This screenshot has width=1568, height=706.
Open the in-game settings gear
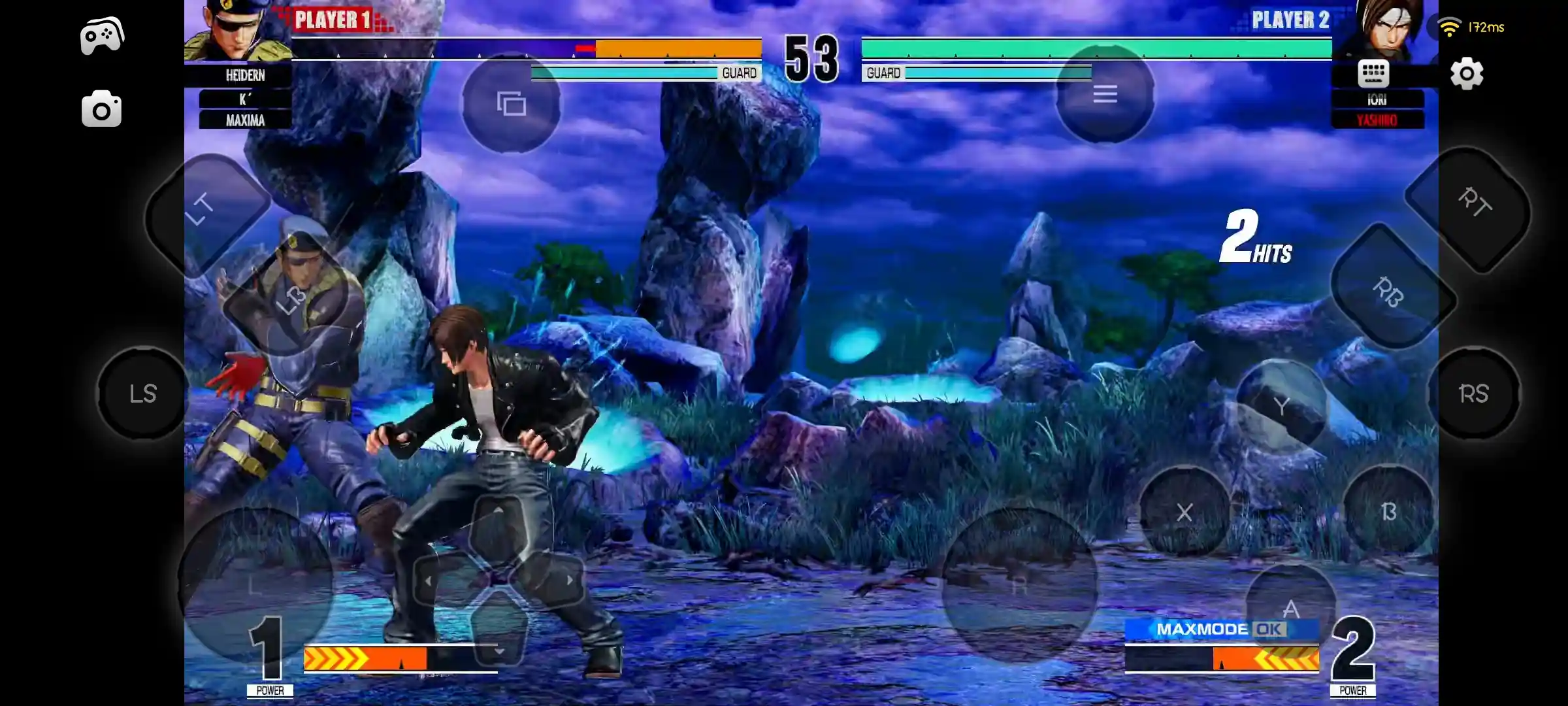point(1466,75)
